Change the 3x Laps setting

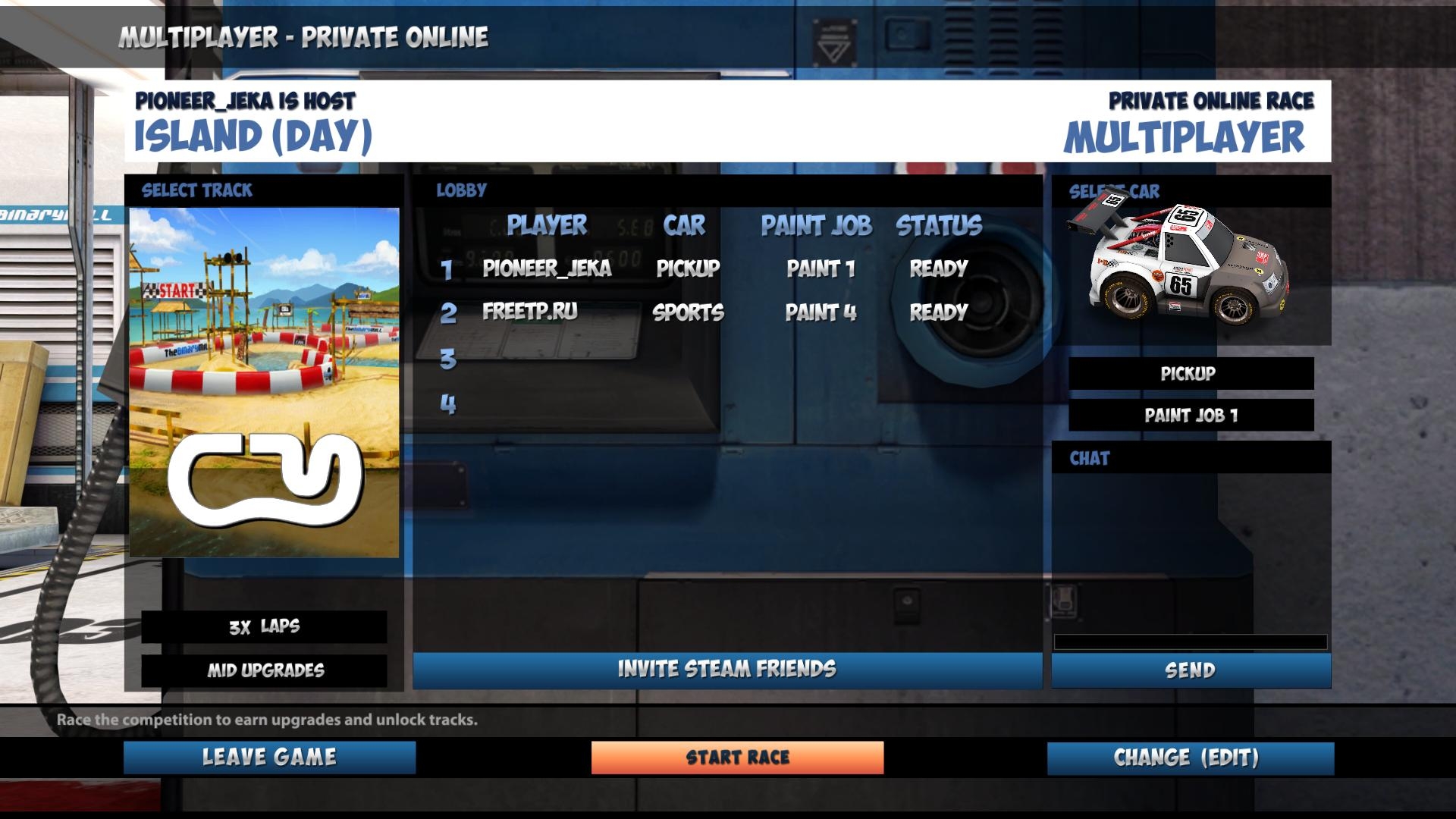click(264, 627)
